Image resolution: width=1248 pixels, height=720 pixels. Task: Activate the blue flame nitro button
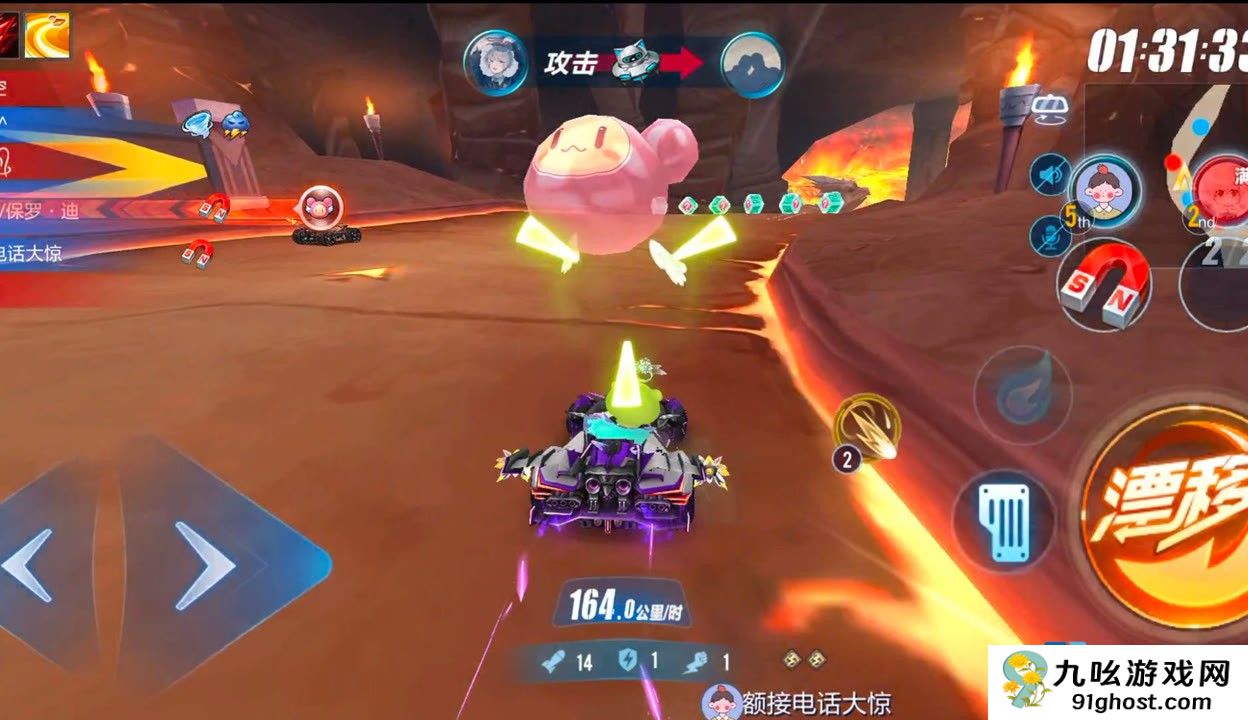(1022, 395)
